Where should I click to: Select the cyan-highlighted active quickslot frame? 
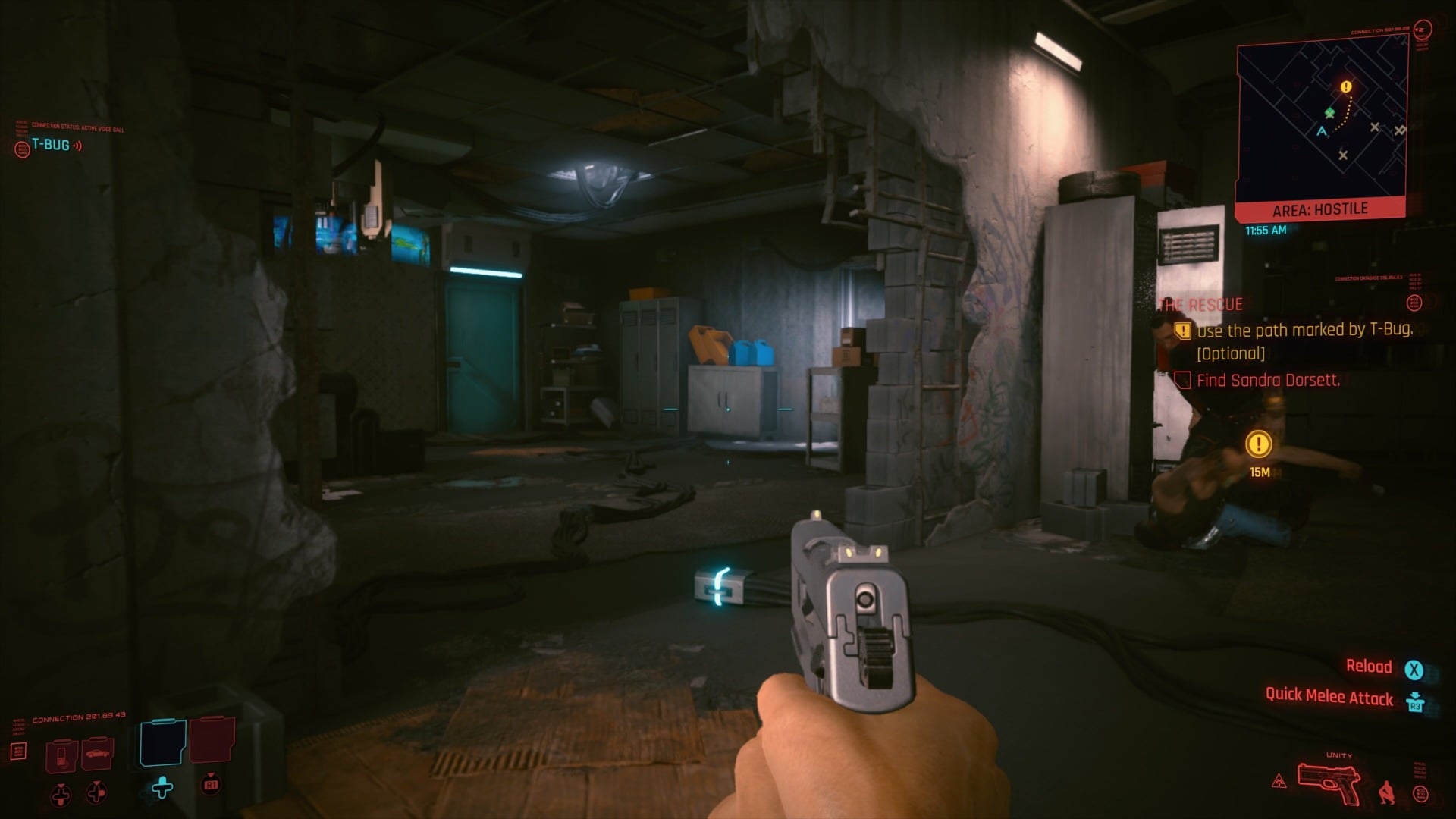[x=162, y=742]
